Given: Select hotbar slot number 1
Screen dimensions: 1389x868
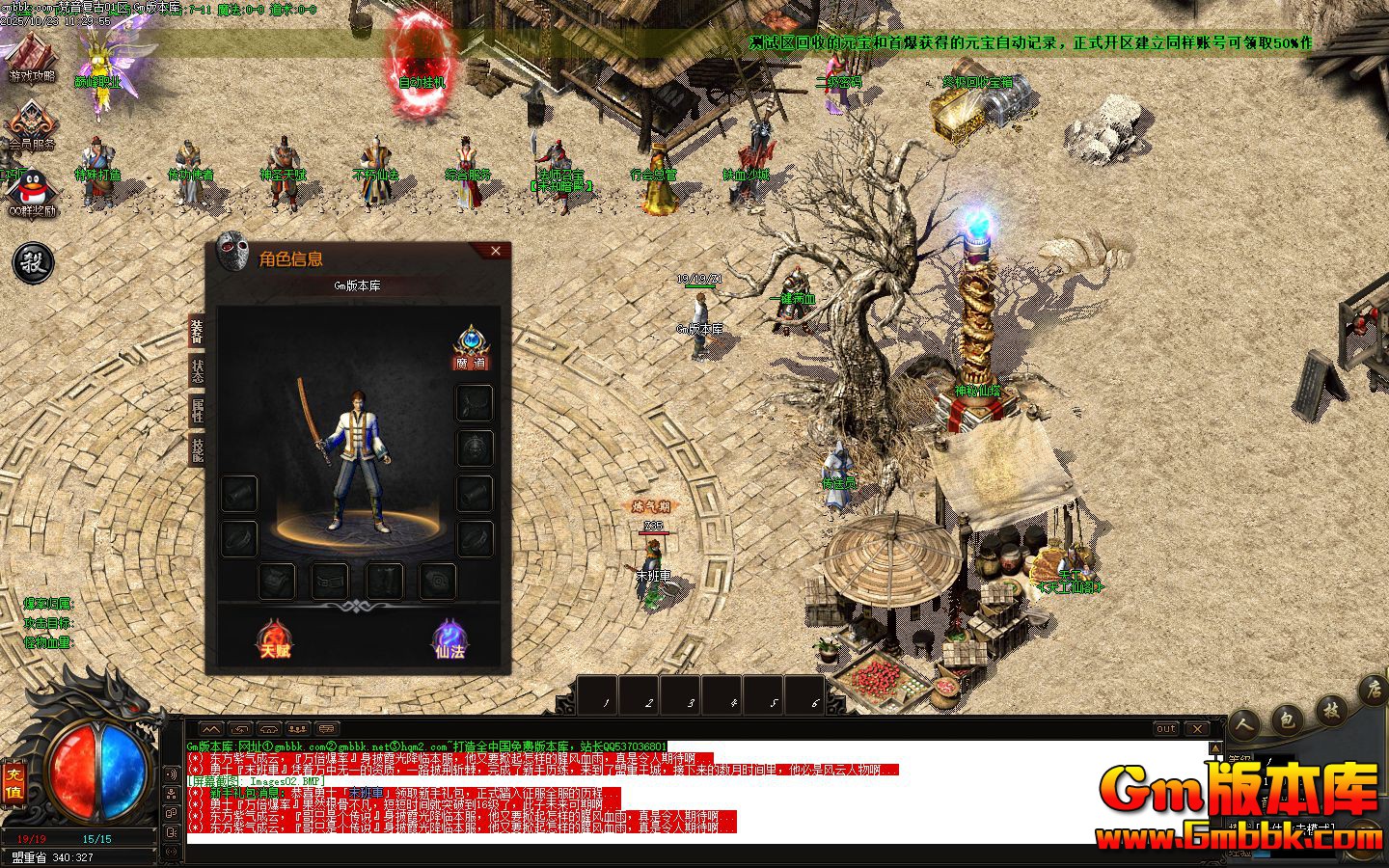Looking at the screenshot, I should (607, 696).
